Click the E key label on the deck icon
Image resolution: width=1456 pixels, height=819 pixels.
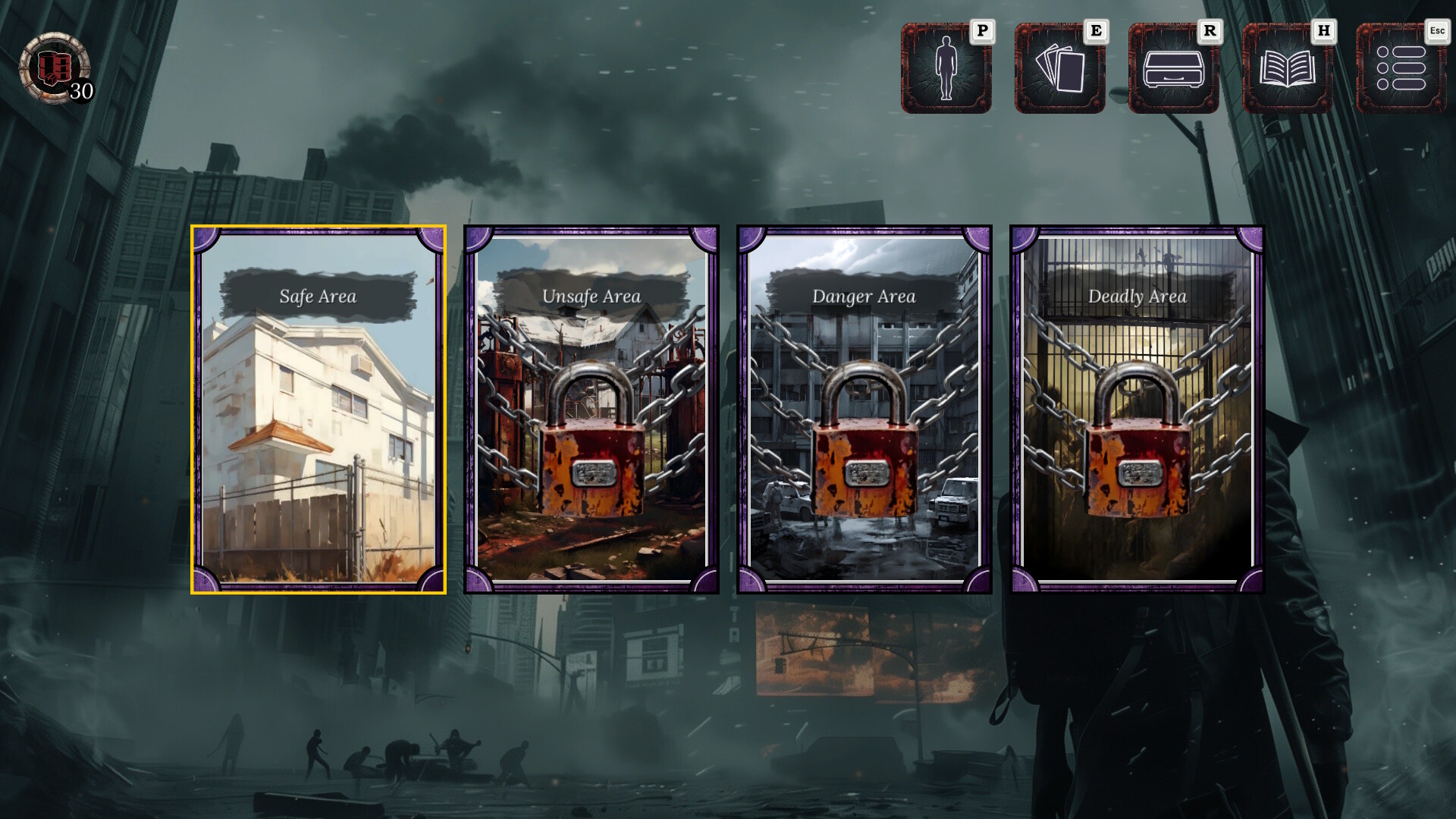[x=1095, y=33]
